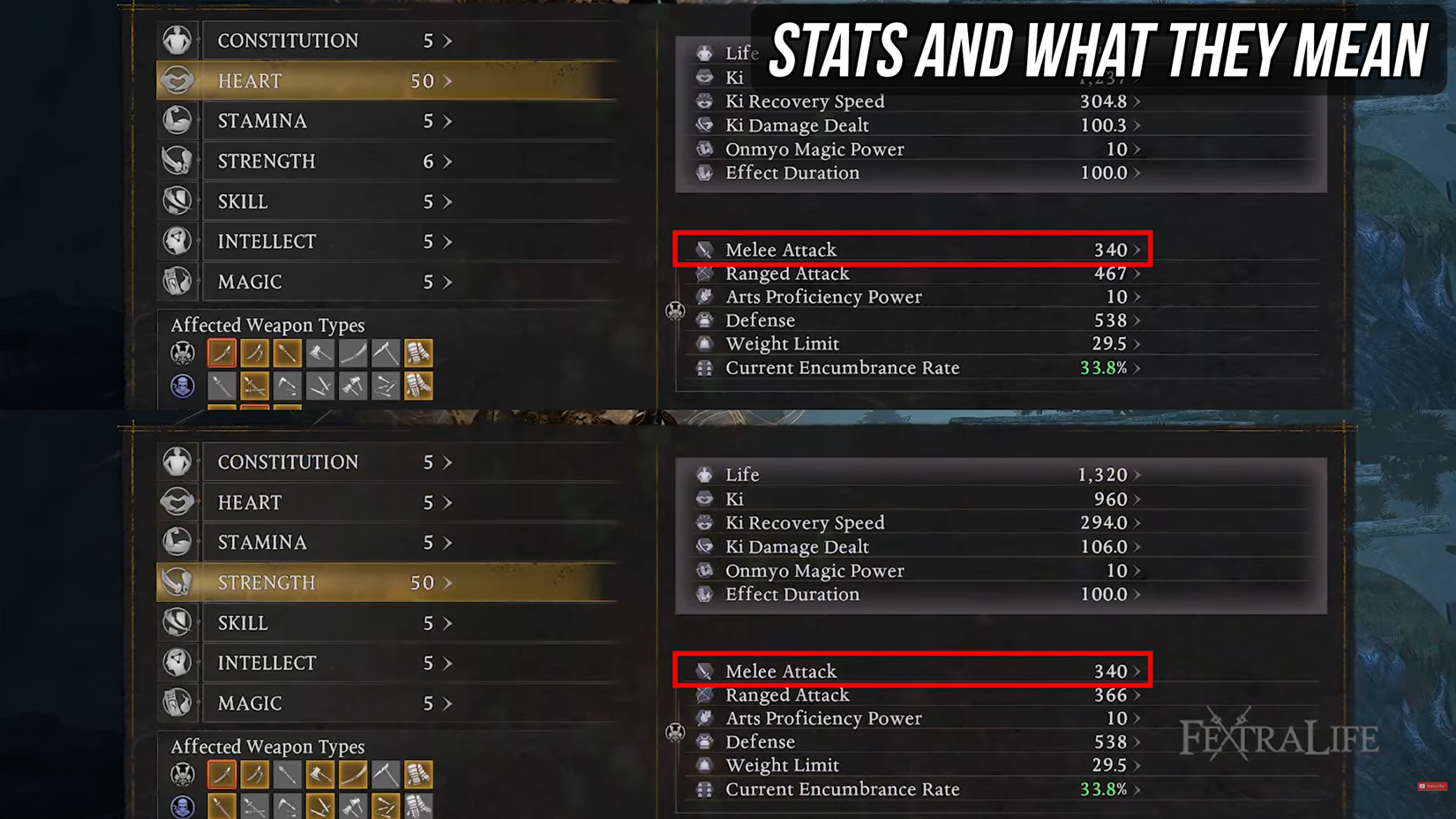Select the blue ninja icon in Affected Weapon Types

tap(182, 386)
